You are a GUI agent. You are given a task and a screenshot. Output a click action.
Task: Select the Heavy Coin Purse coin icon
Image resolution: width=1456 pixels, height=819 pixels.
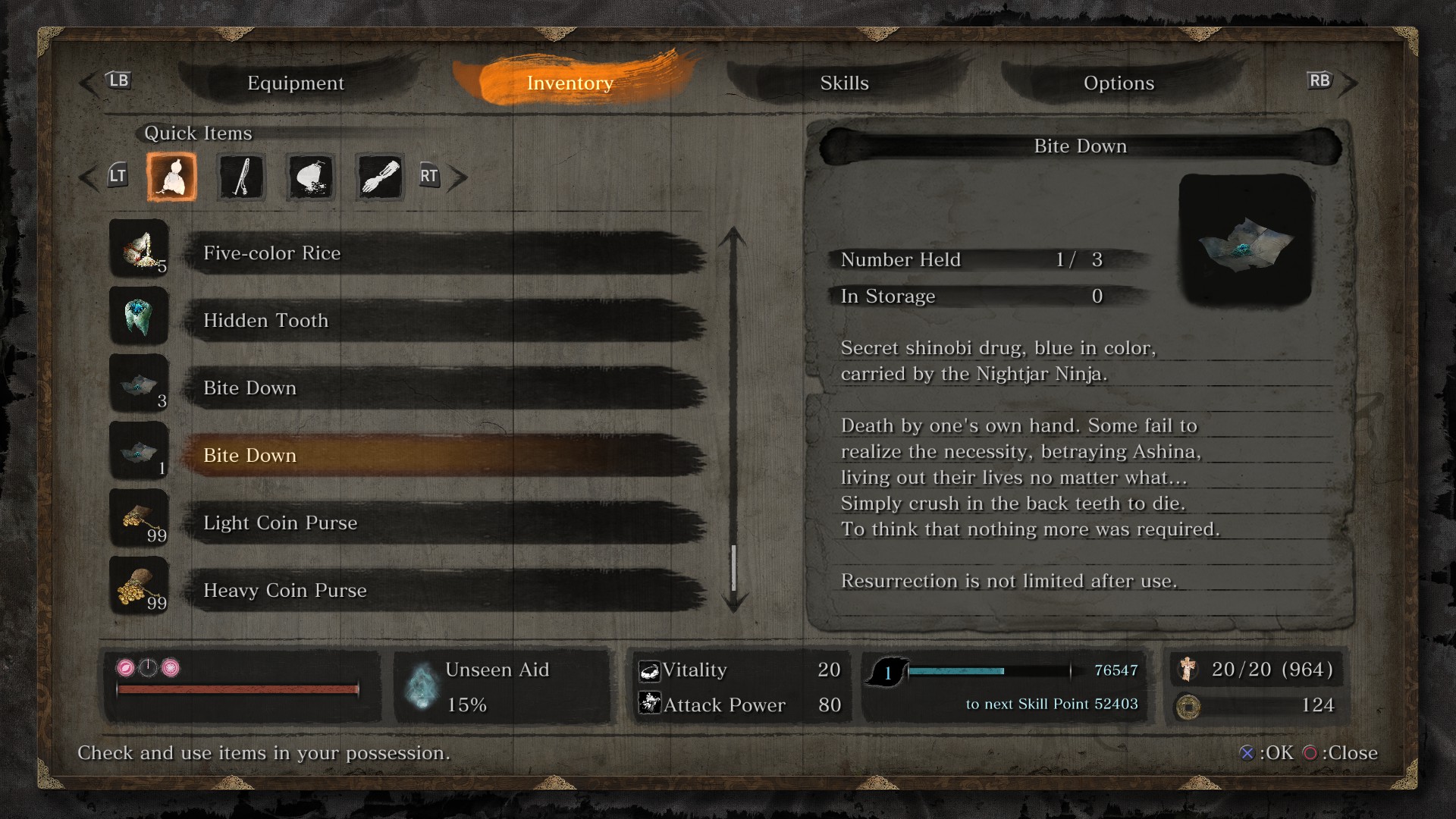[139, 586]
